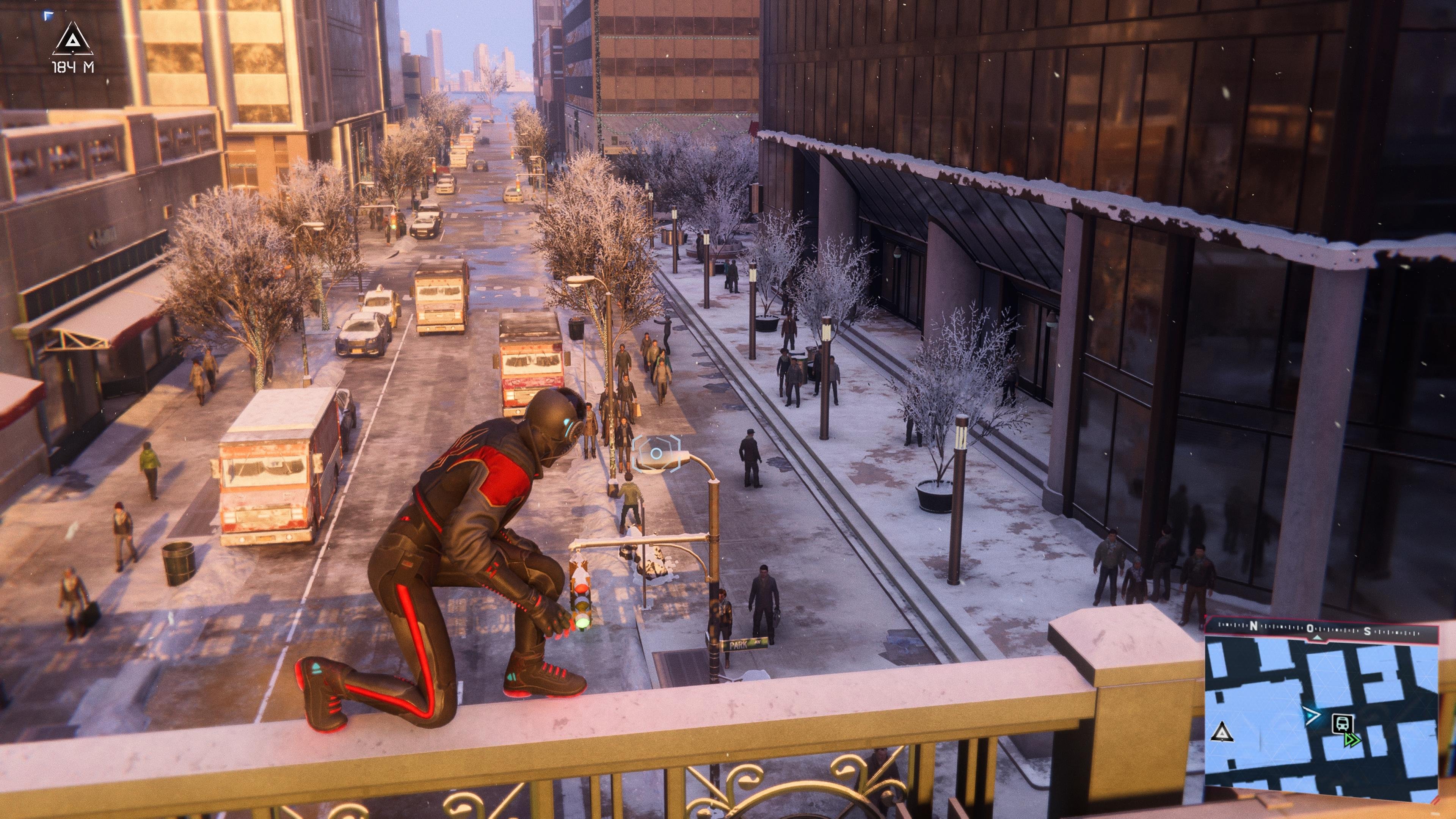Image resolution: width=1456 pixels, height=819 pixels.
Task: Select the objective waypoint marker showing 184 M
Action: tap(74, 39)
